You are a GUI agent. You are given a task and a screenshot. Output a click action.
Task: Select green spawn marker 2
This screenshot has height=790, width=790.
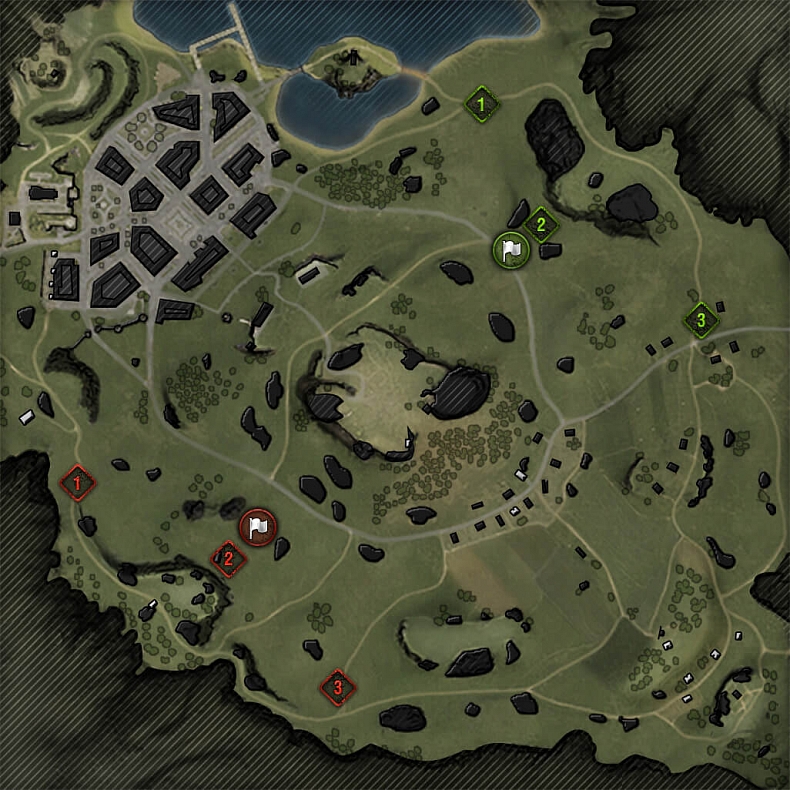point(540,224)
